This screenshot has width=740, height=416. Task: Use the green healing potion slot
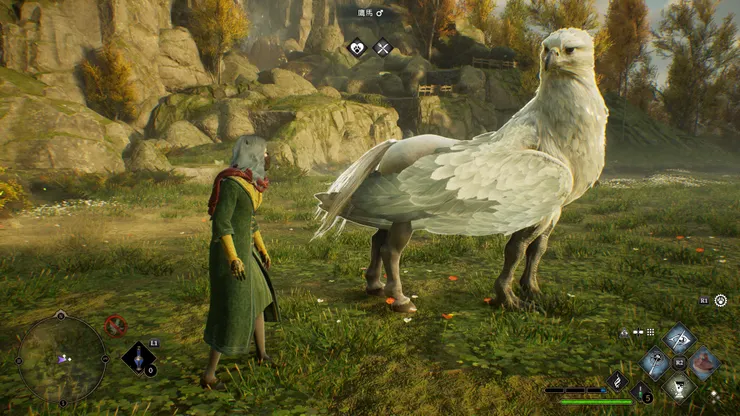643,392
